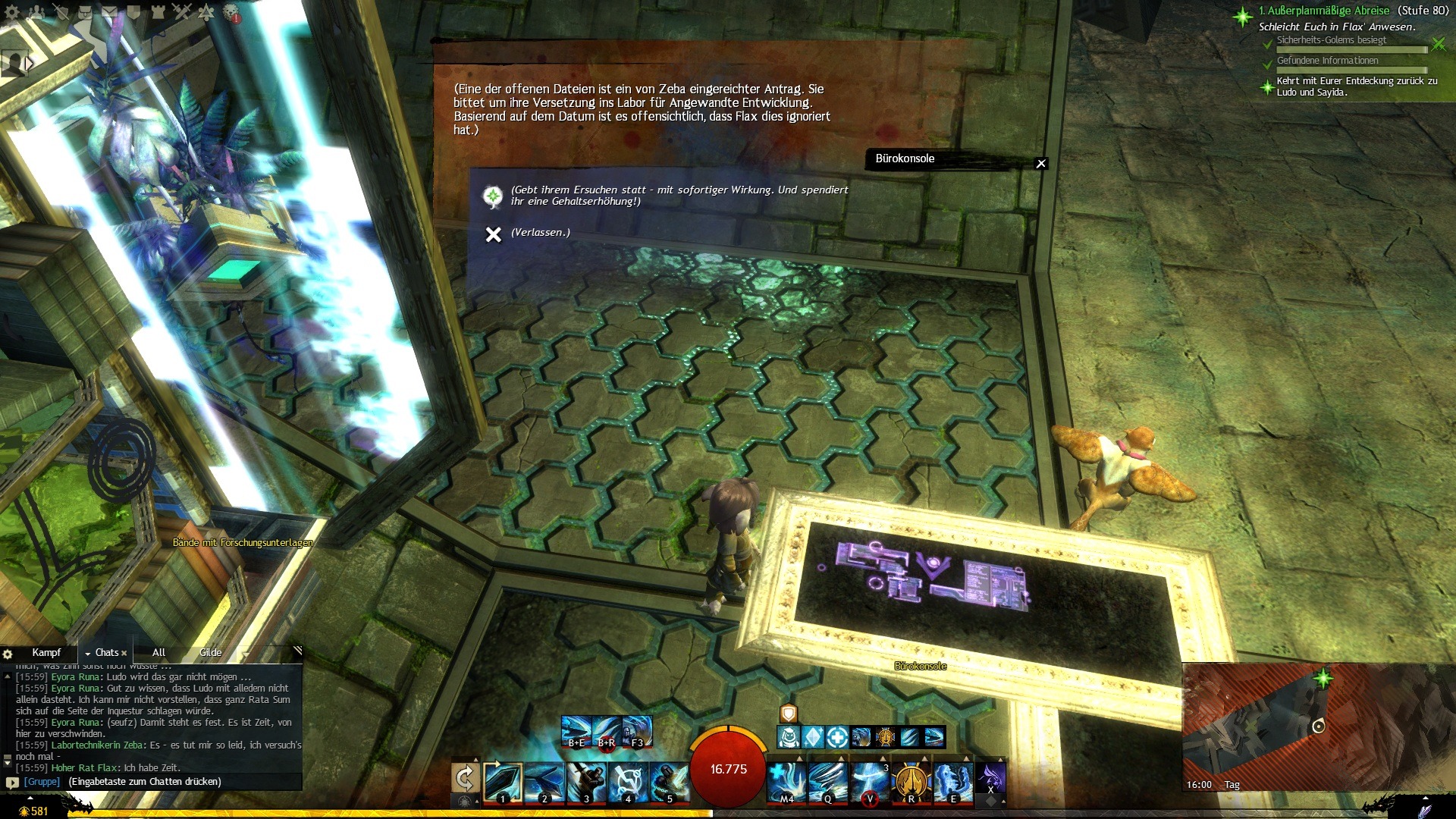Trigger the golden elite skill bound to R
The height and width of the screenshot is (819, 1456).
[911, 783]
